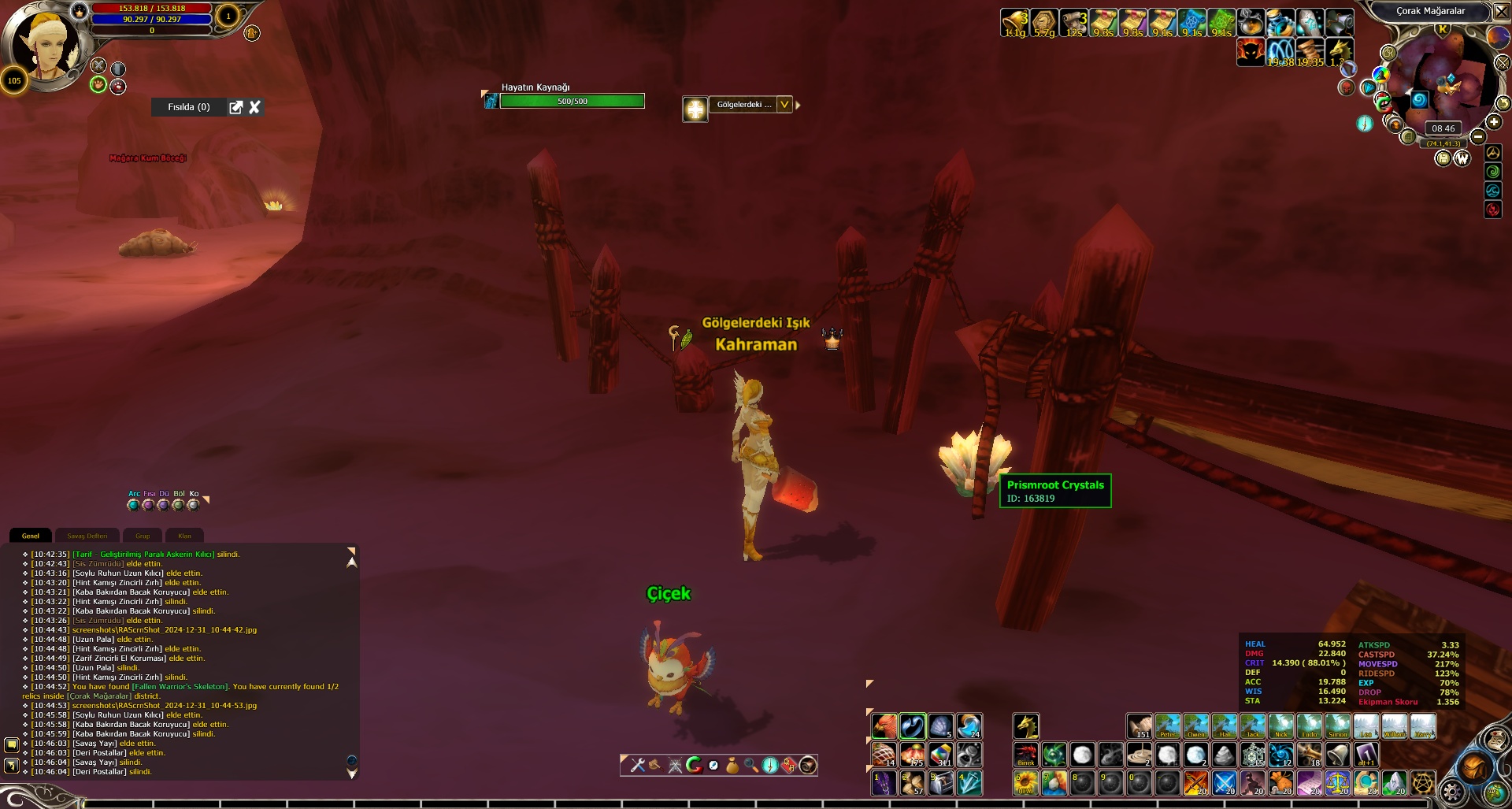The width and height of the screenshot is (1512, 809).
Task: Open the Klan chat tab
Action: click(x=184, y=536)
